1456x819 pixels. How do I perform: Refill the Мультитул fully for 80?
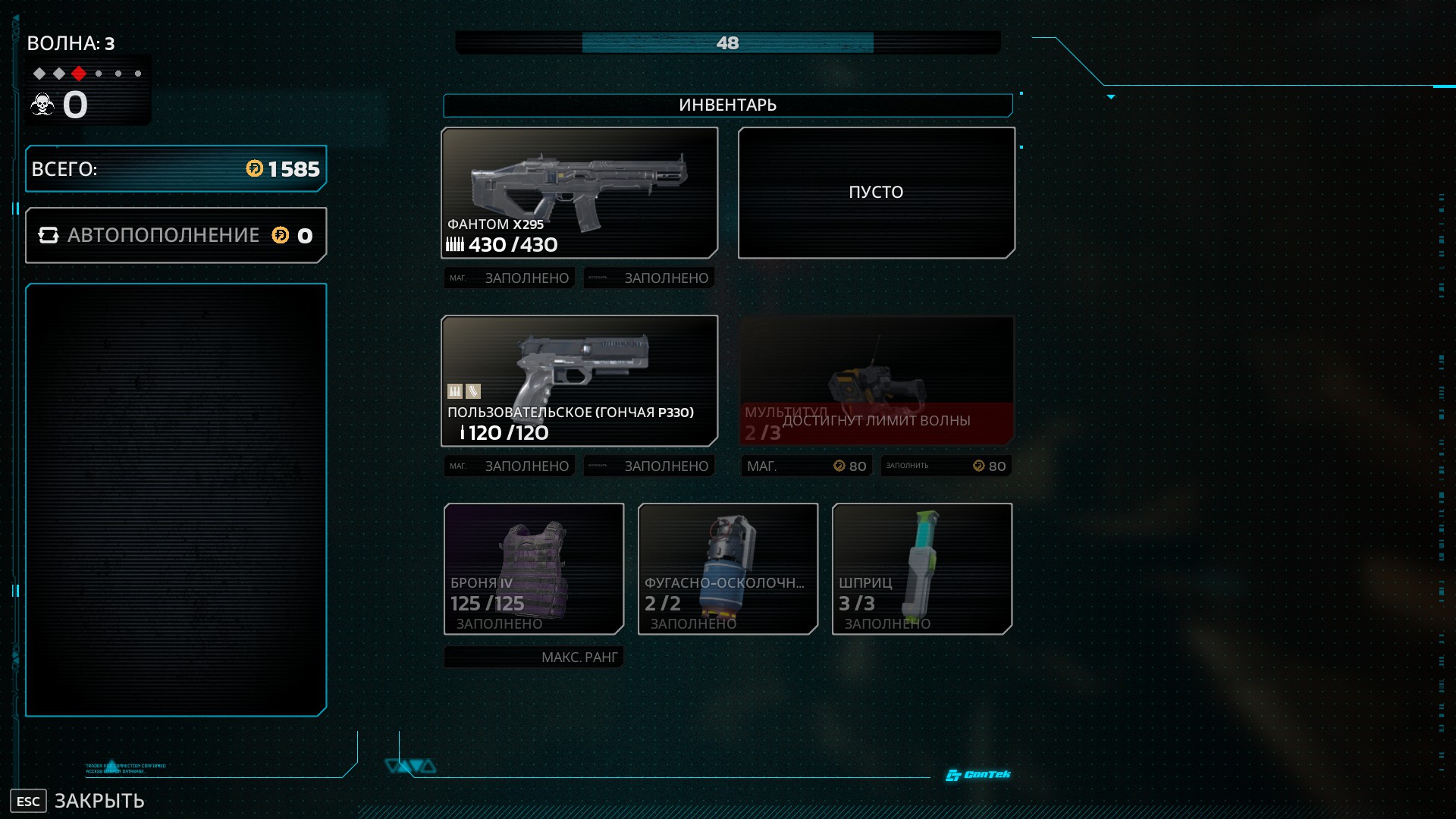click(946, 466)
